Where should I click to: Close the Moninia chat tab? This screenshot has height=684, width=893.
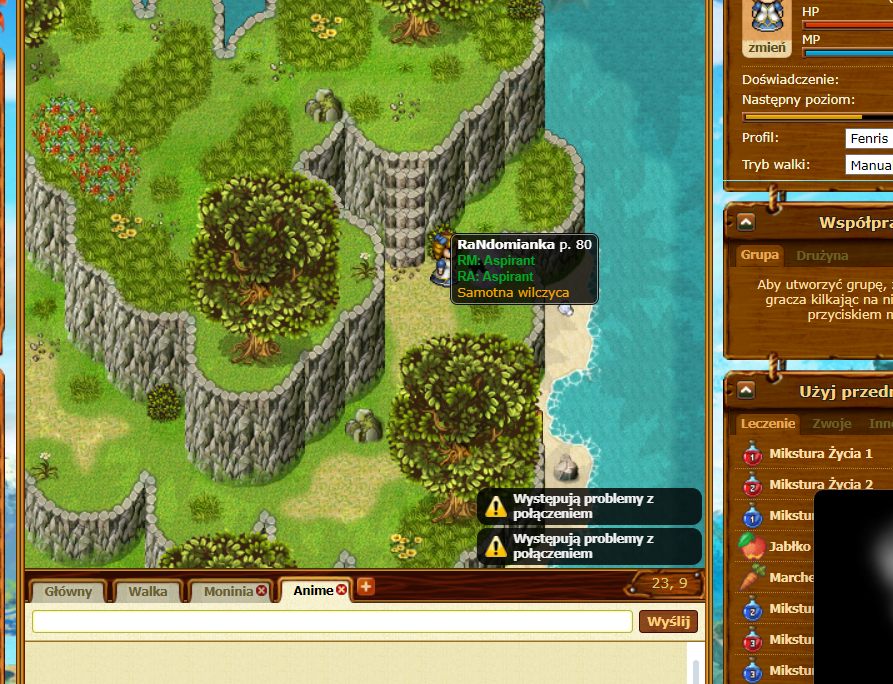(262, 591)
